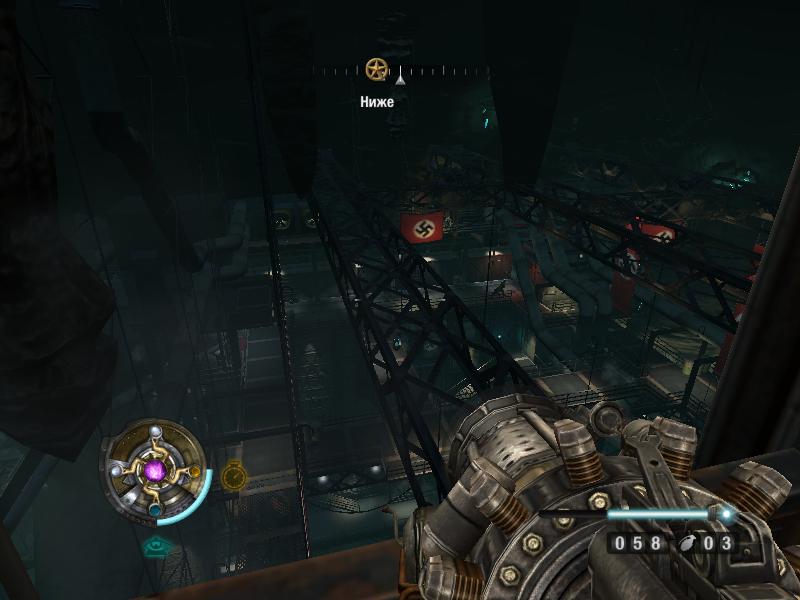Viewport: 800px width, 600px height.
Task: Click the teal eye Veil icon
Action: (x=155, y=546)
